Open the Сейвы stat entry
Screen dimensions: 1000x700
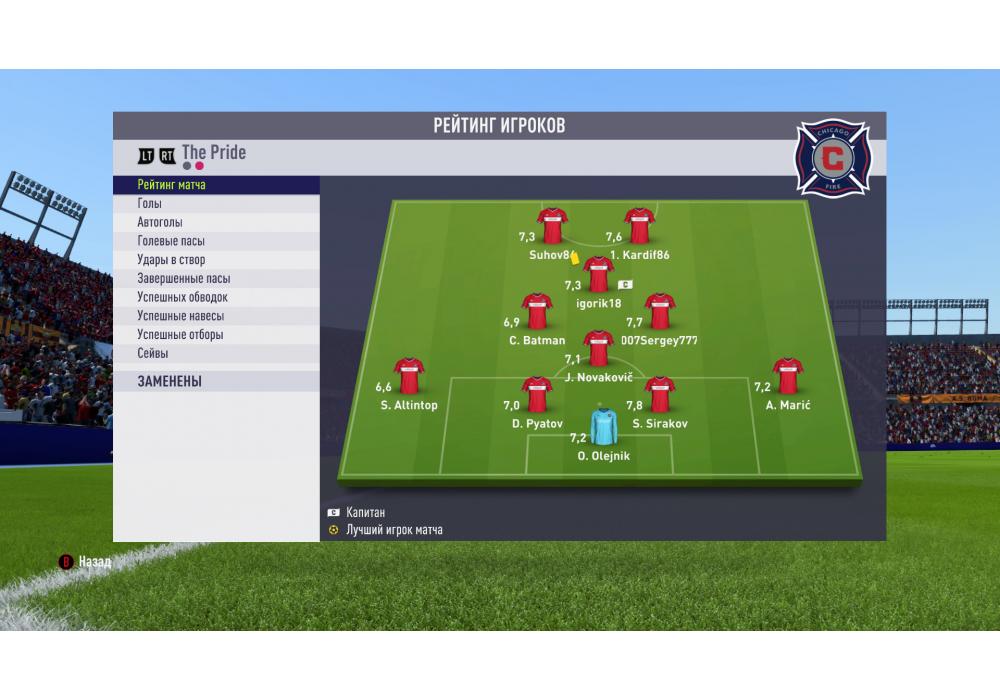(x=215, y=353)
